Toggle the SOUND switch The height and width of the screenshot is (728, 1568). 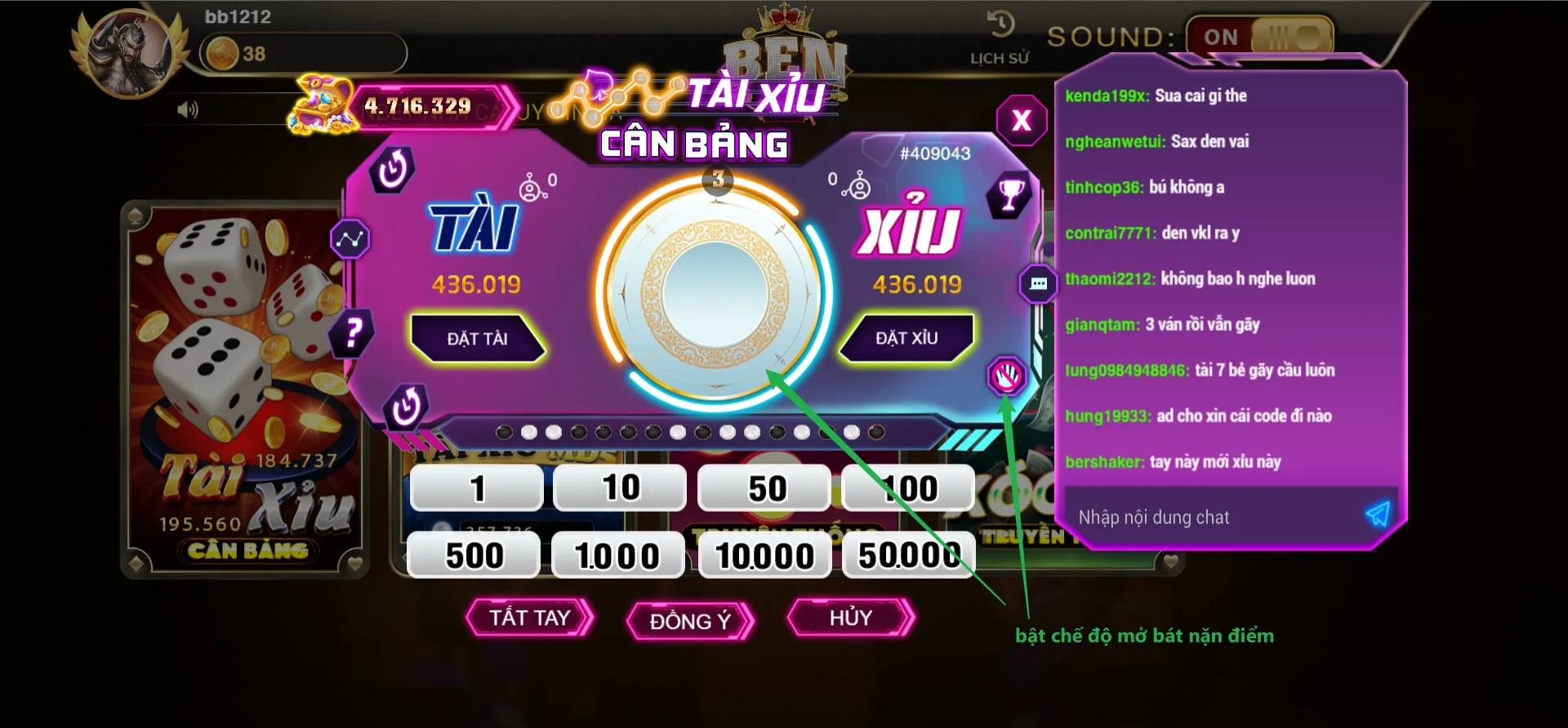pyautogui.click(x=1260, y=37)
